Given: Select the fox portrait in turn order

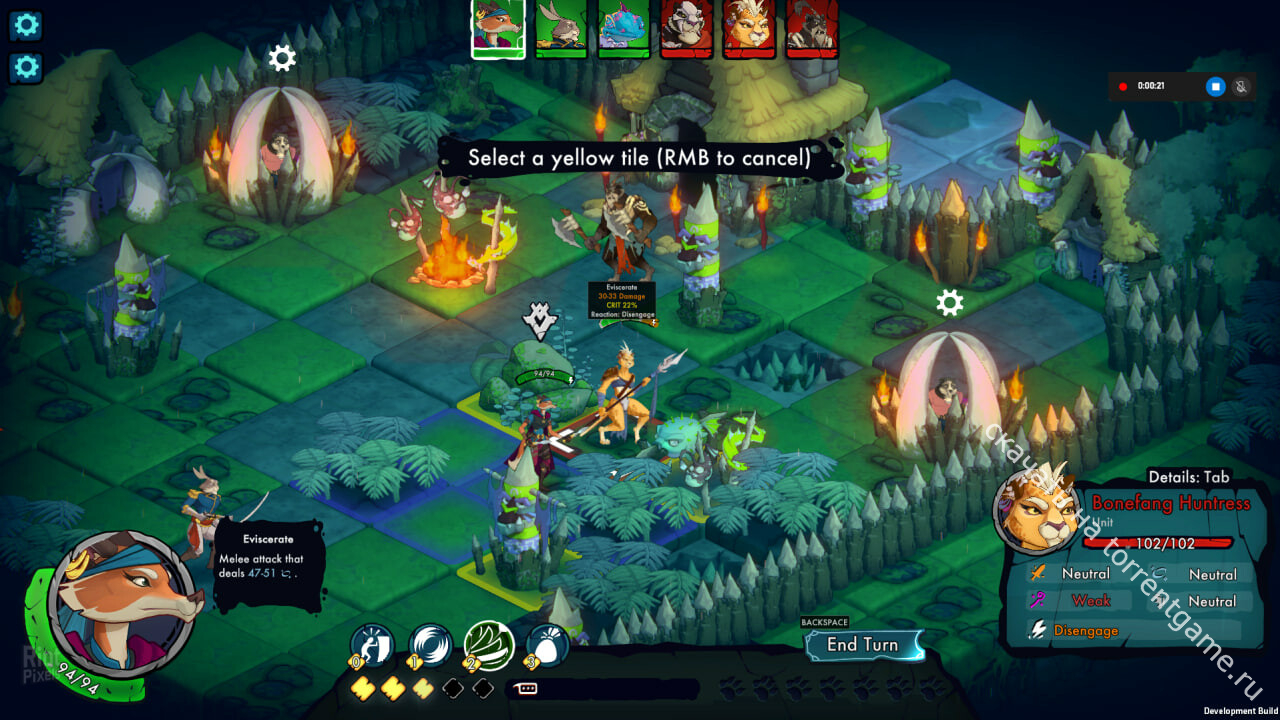Looking at the screenshot, I should coord(498,27).
